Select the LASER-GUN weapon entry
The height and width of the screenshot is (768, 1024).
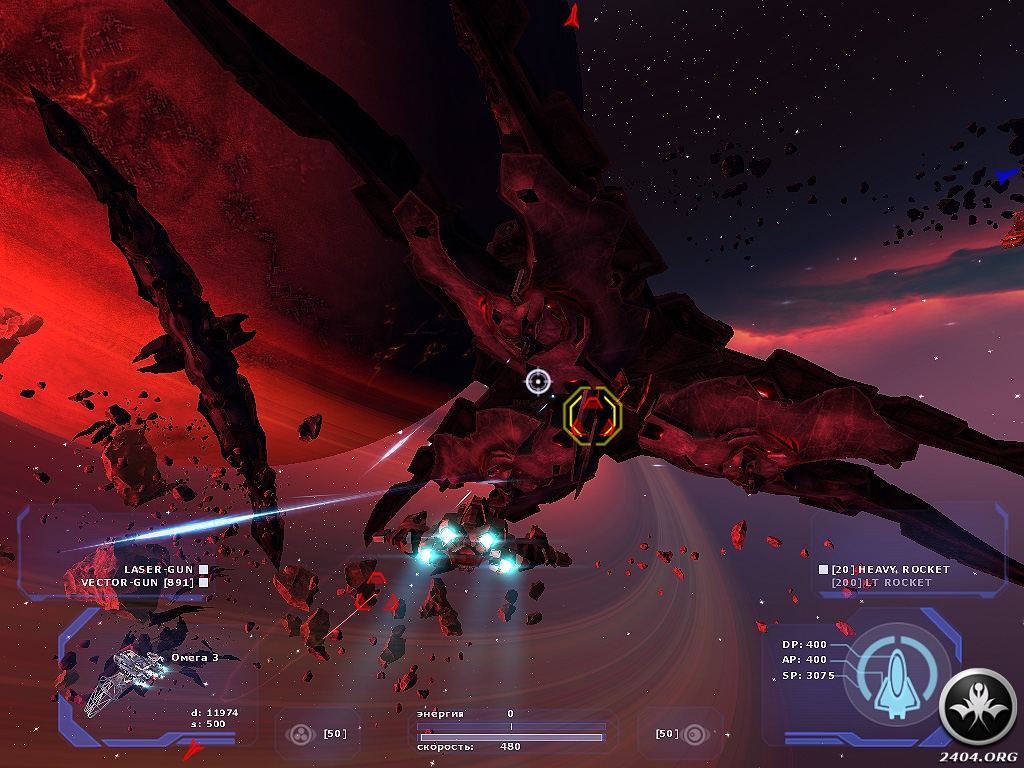[x=159, y=569]
